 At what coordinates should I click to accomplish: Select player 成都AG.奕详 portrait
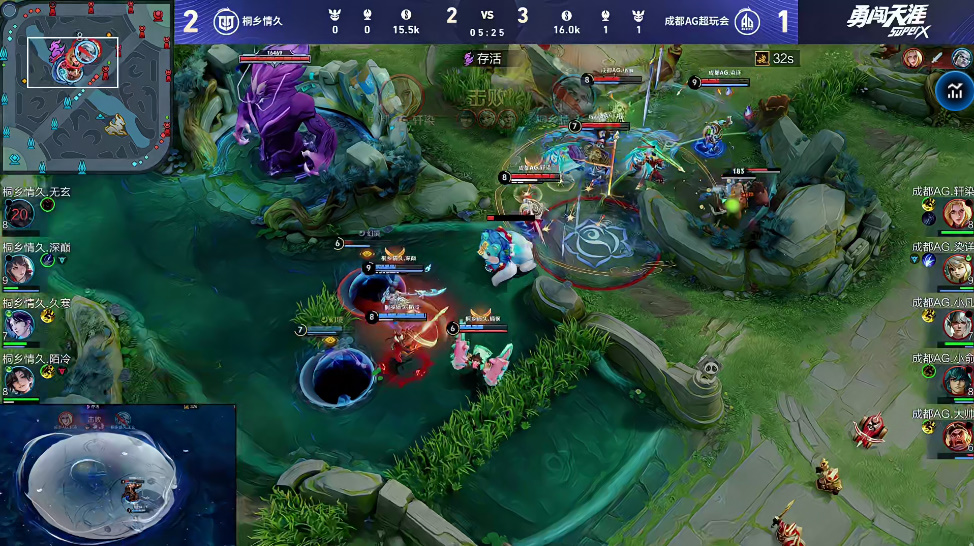tap(957, 268)
